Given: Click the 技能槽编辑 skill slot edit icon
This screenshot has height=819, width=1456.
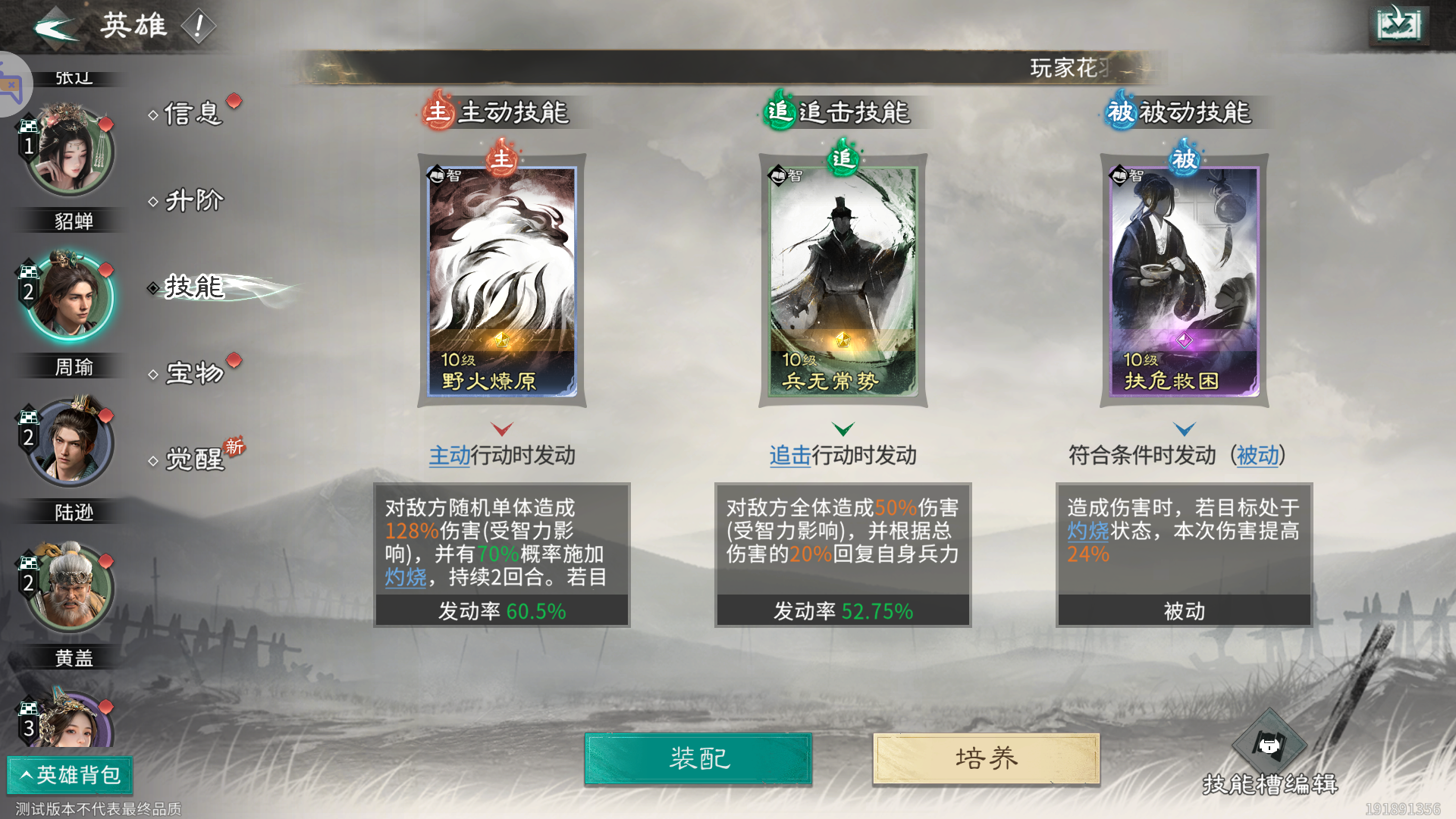Looking at the screenshot, I should coord(1271,743).
